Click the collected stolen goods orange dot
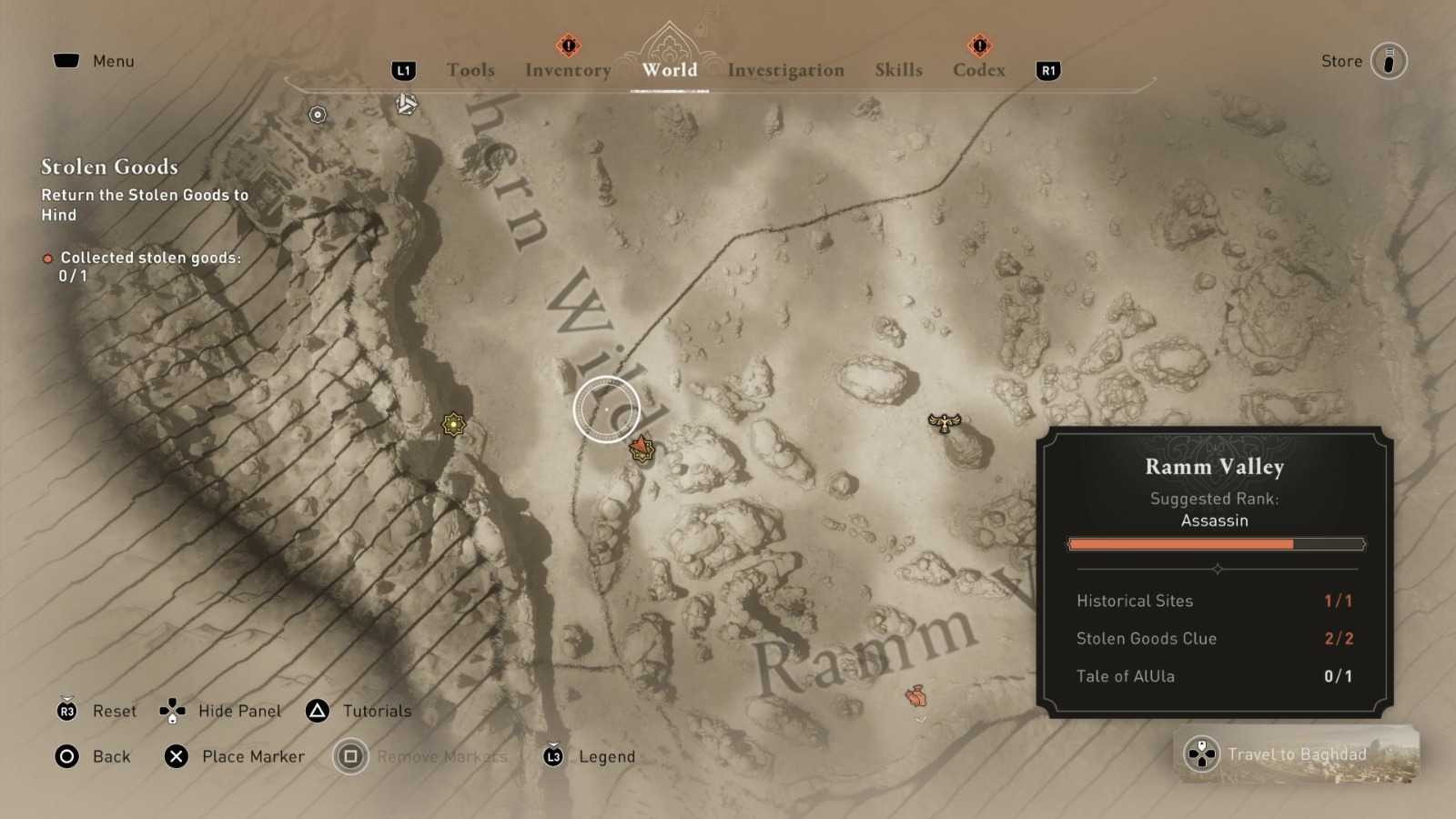1456x819 pixels. coord(46,258)
